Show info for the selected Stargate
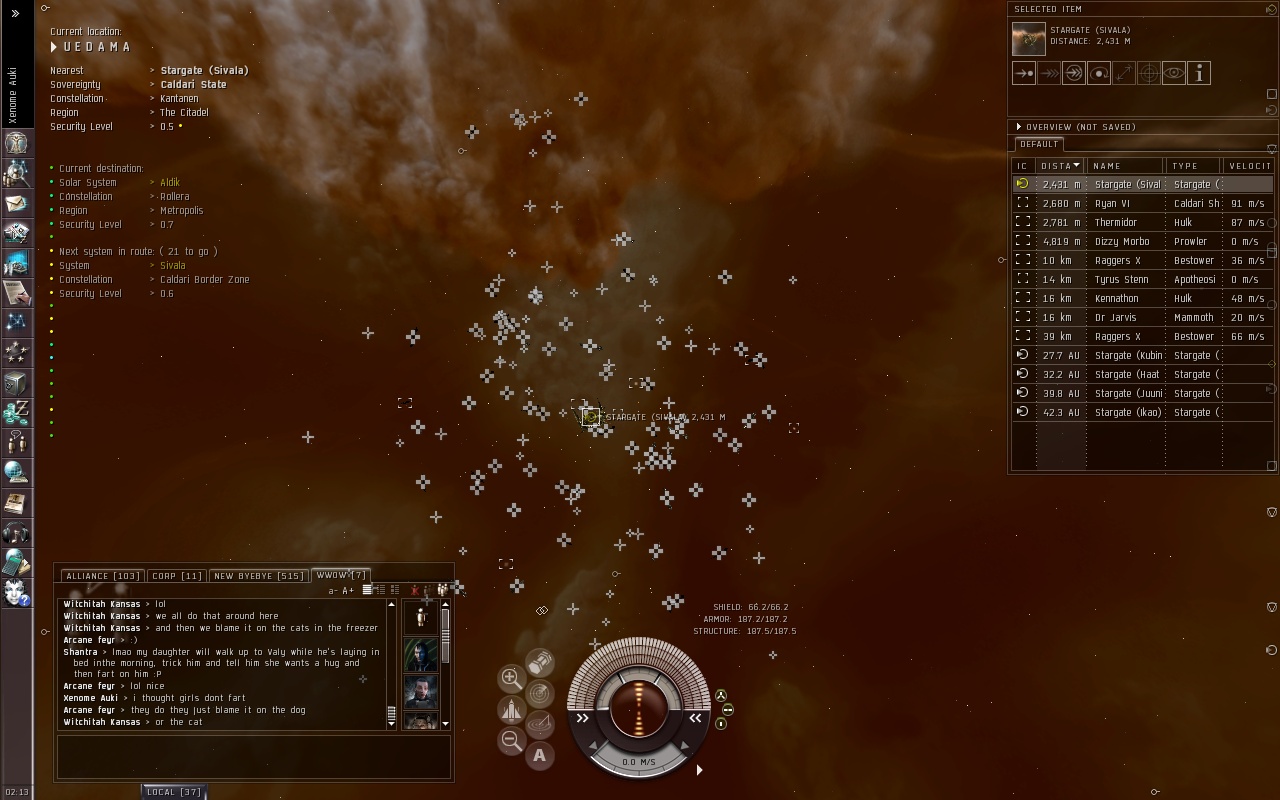Screen dimensions: 1280x800 pos(1199,73)
